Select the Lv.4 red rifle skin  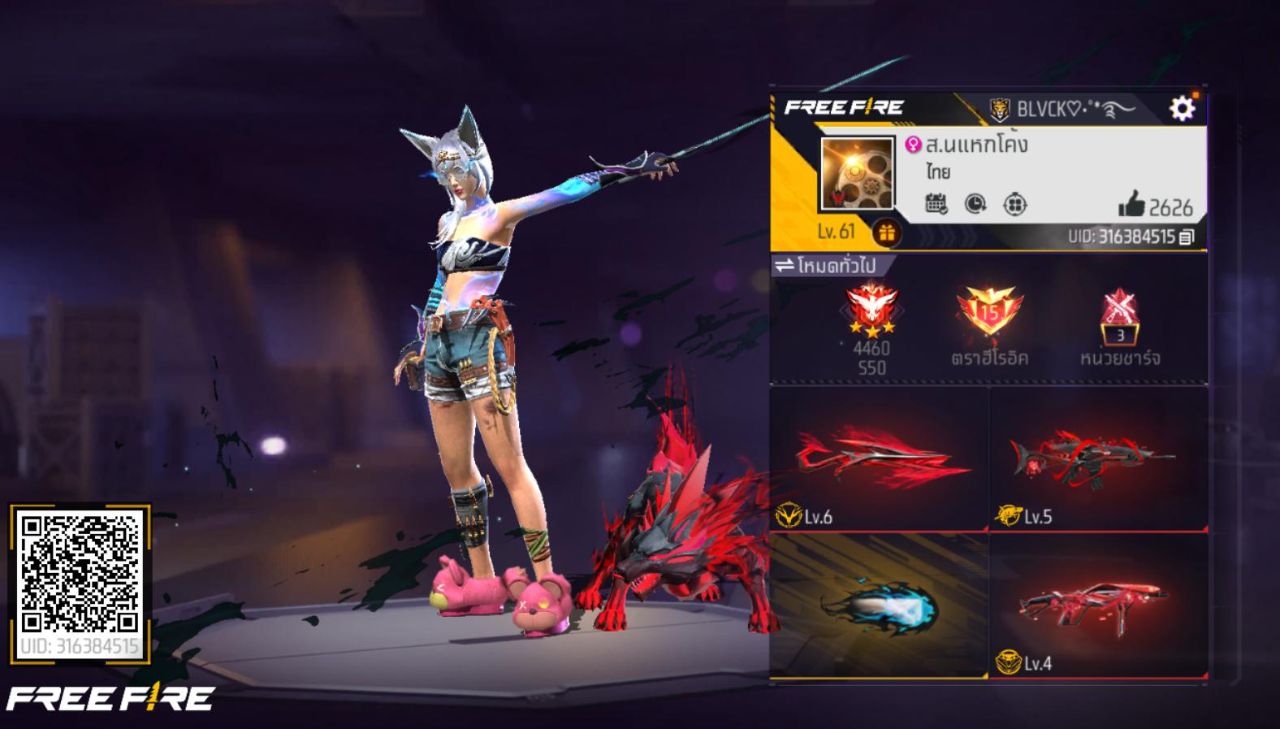click(1097, 606)
